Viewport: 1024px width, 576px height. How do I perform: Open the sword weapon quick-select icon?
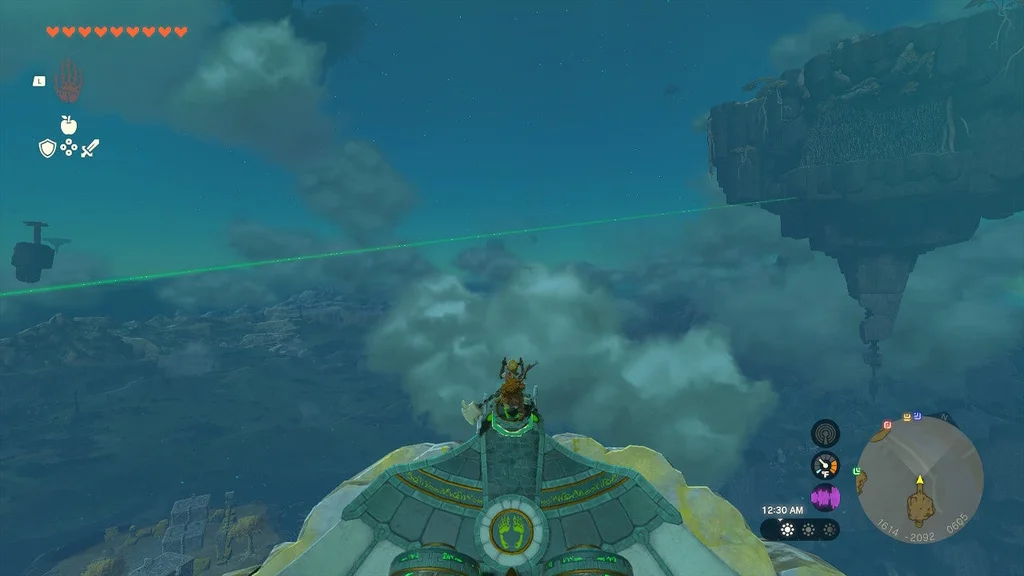(90, 148)
